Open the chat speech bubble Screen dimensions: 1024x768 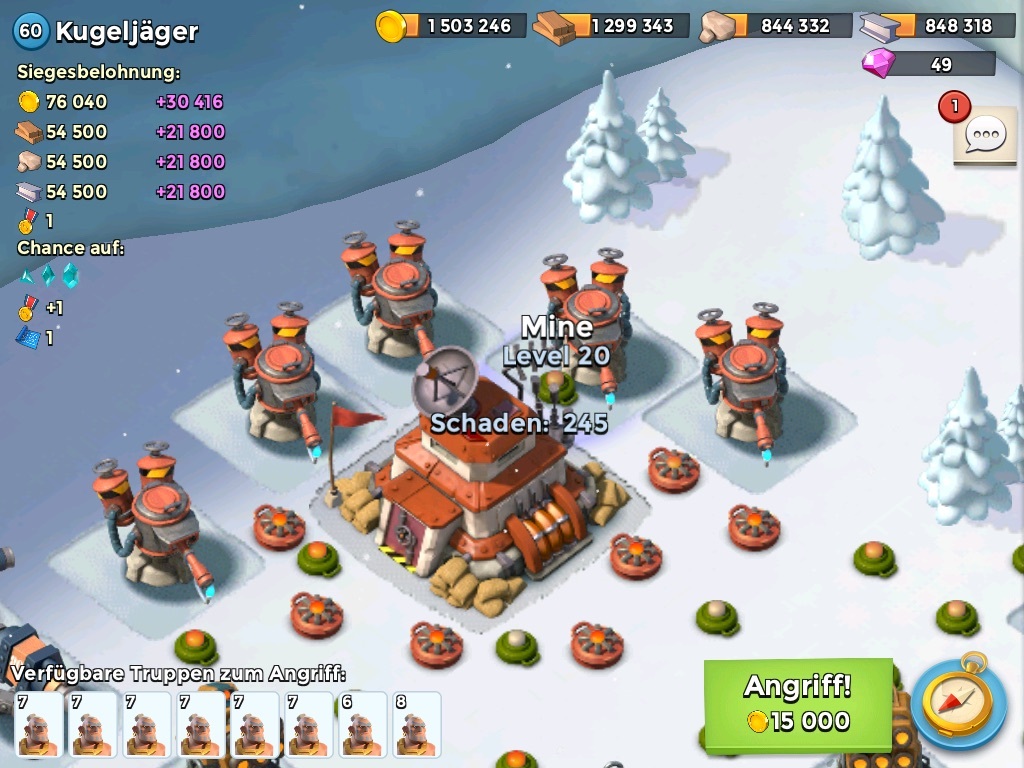985,134
